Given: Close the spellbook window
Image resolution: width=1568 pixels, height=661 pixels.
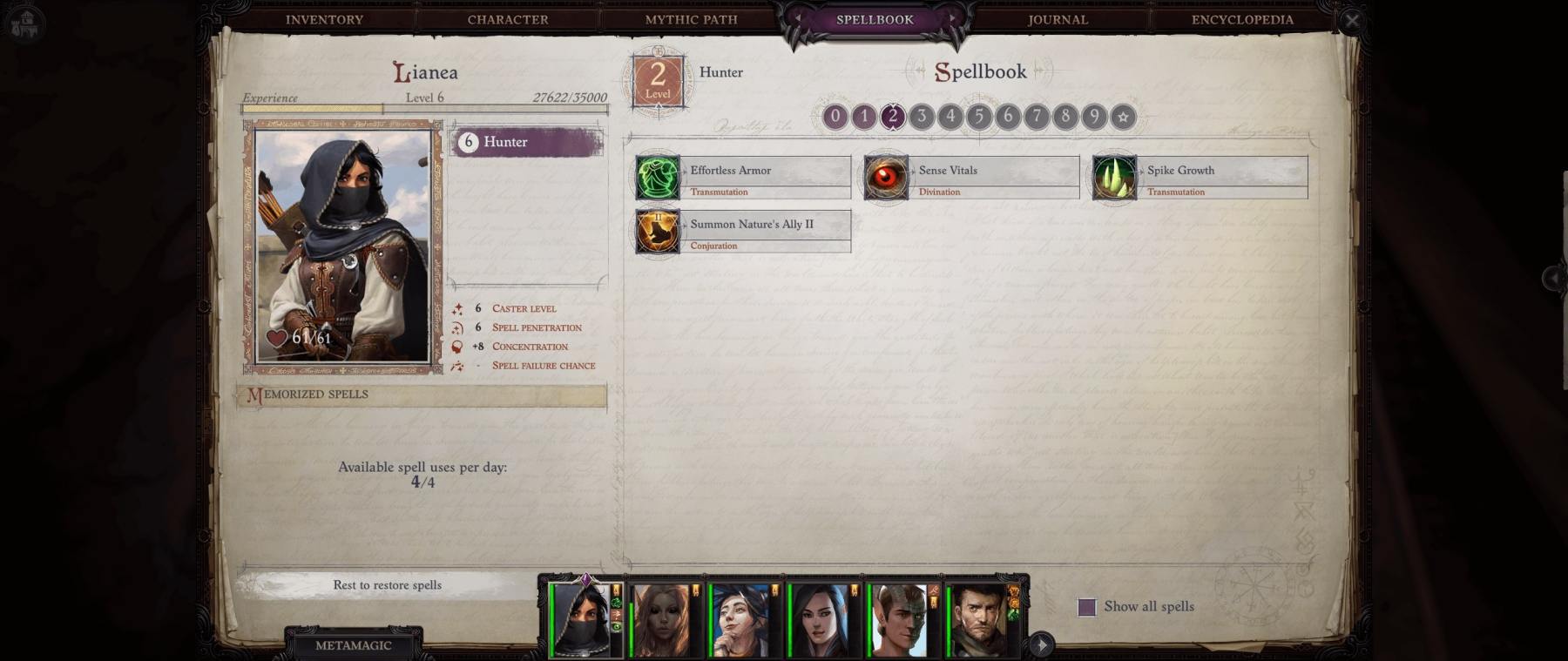Looking at the screenshot, I should click(1351, 20).
